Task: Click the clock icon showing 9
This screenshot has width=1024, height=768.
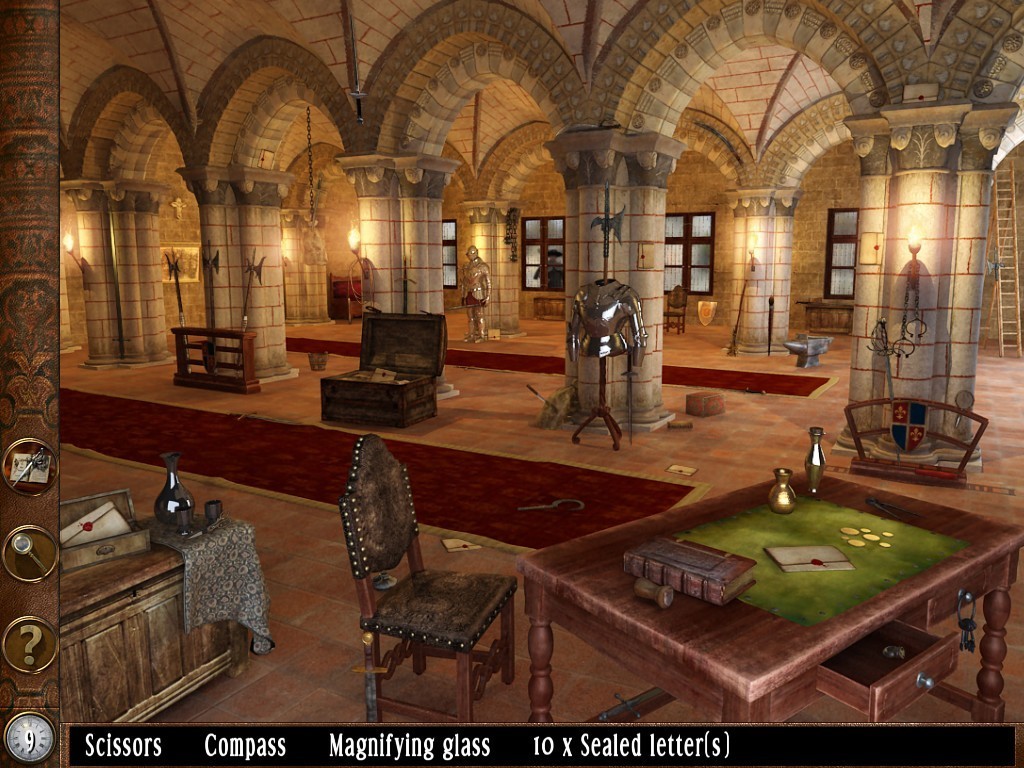Action: coord(29,739)
